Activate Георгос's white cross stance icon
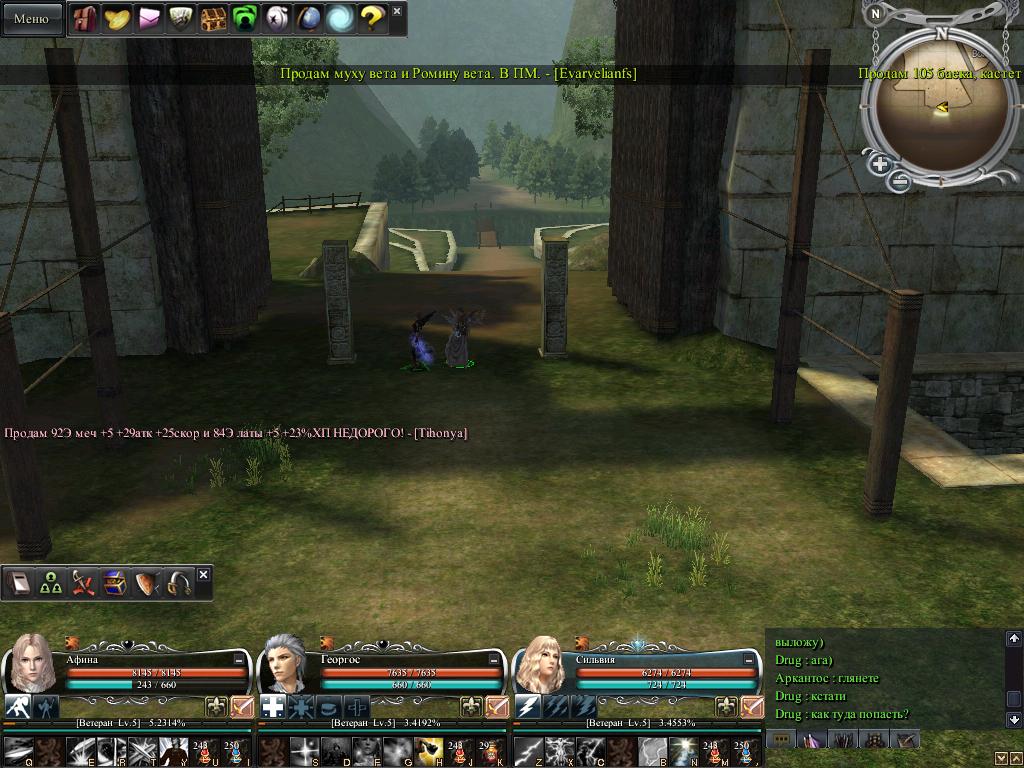The height and width of the screenshot is (768, 1024). pos(272,708)
